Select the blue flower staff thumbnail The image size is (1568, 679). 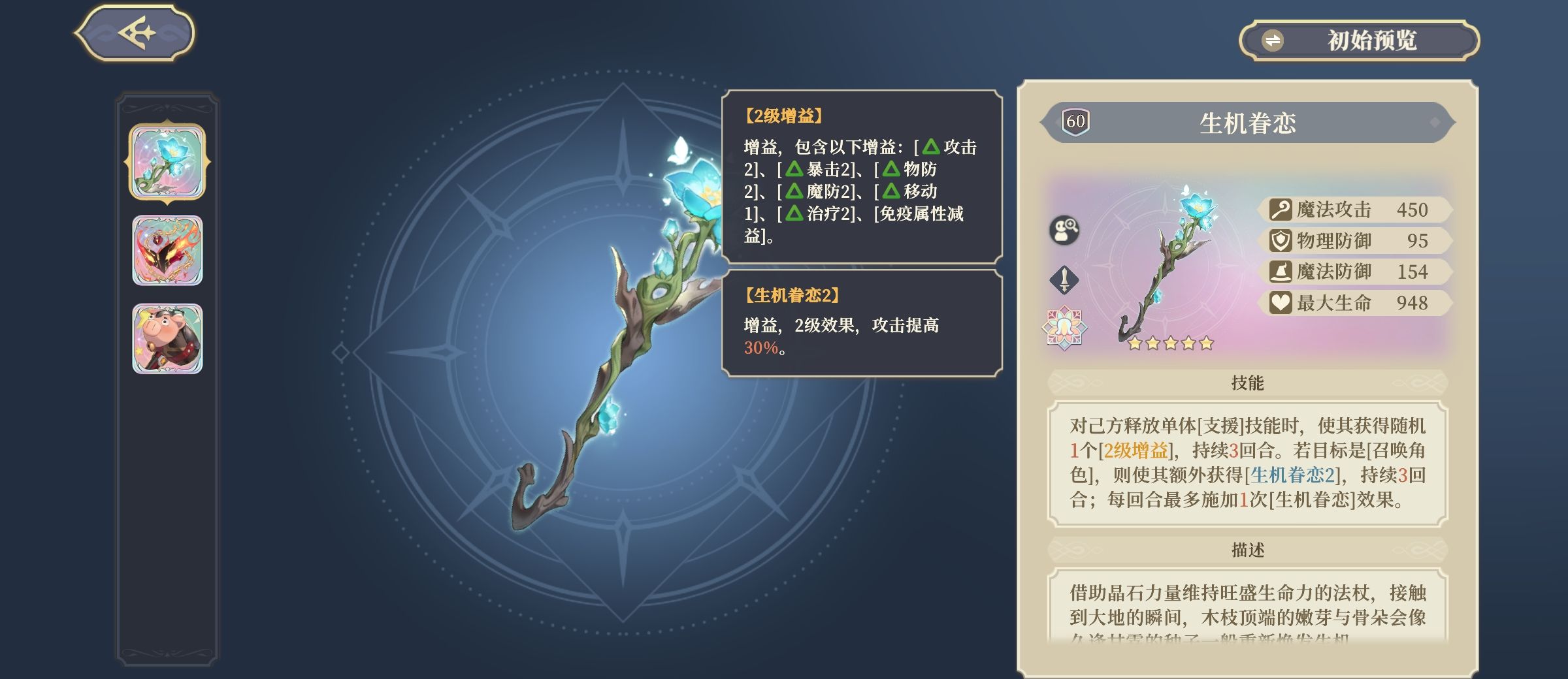click(170, 161)
